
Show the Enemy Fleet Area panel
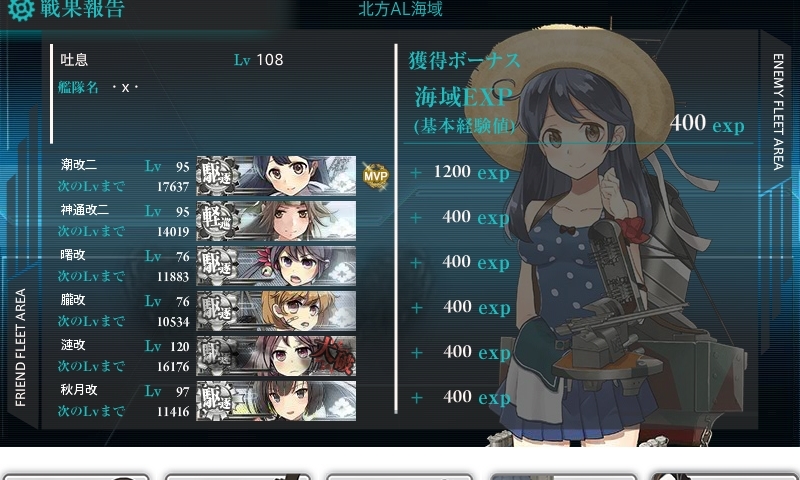778,110
